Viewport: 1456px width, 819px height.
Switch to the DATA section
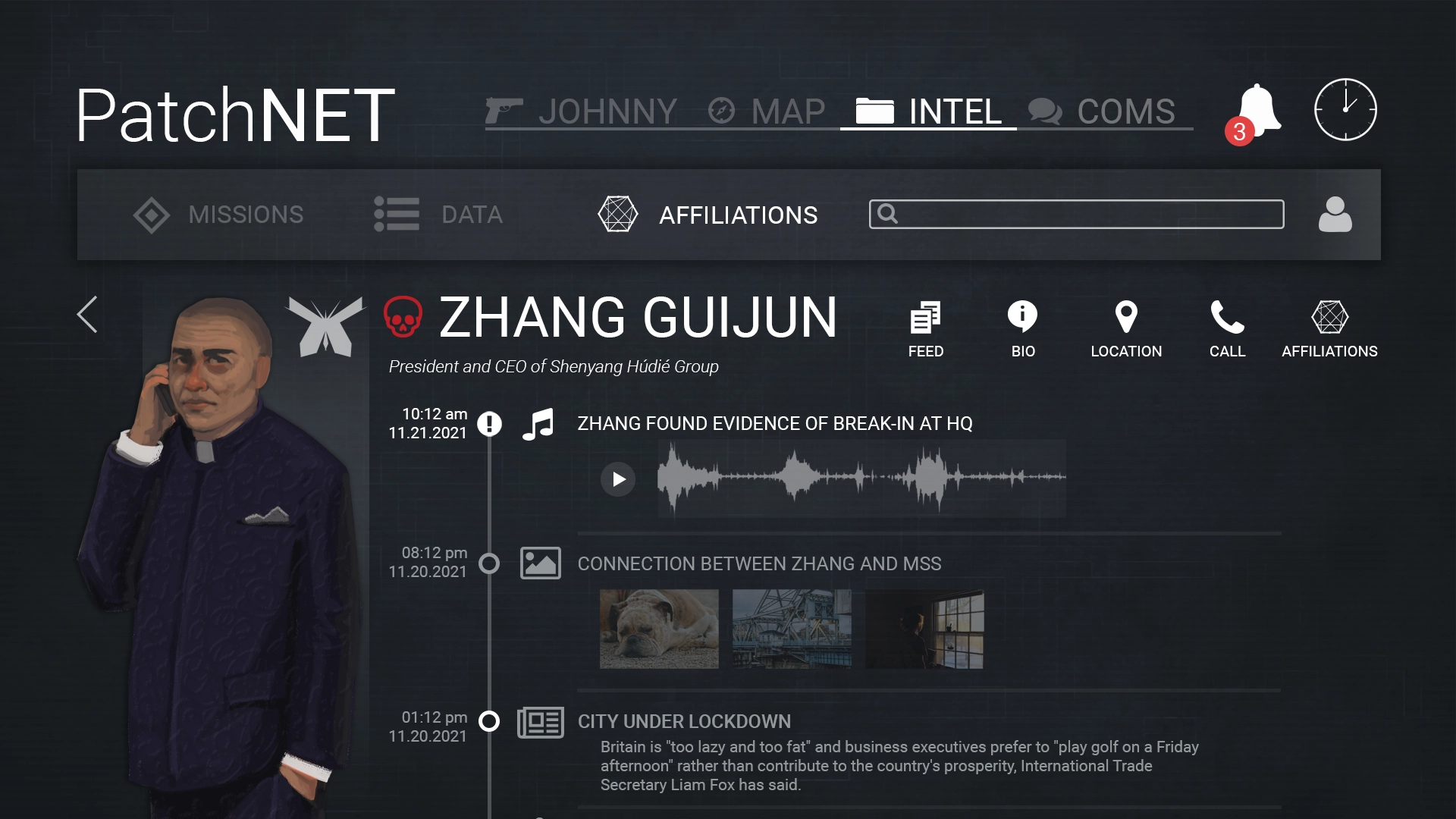pyautogui.click(x=438, y=215)
